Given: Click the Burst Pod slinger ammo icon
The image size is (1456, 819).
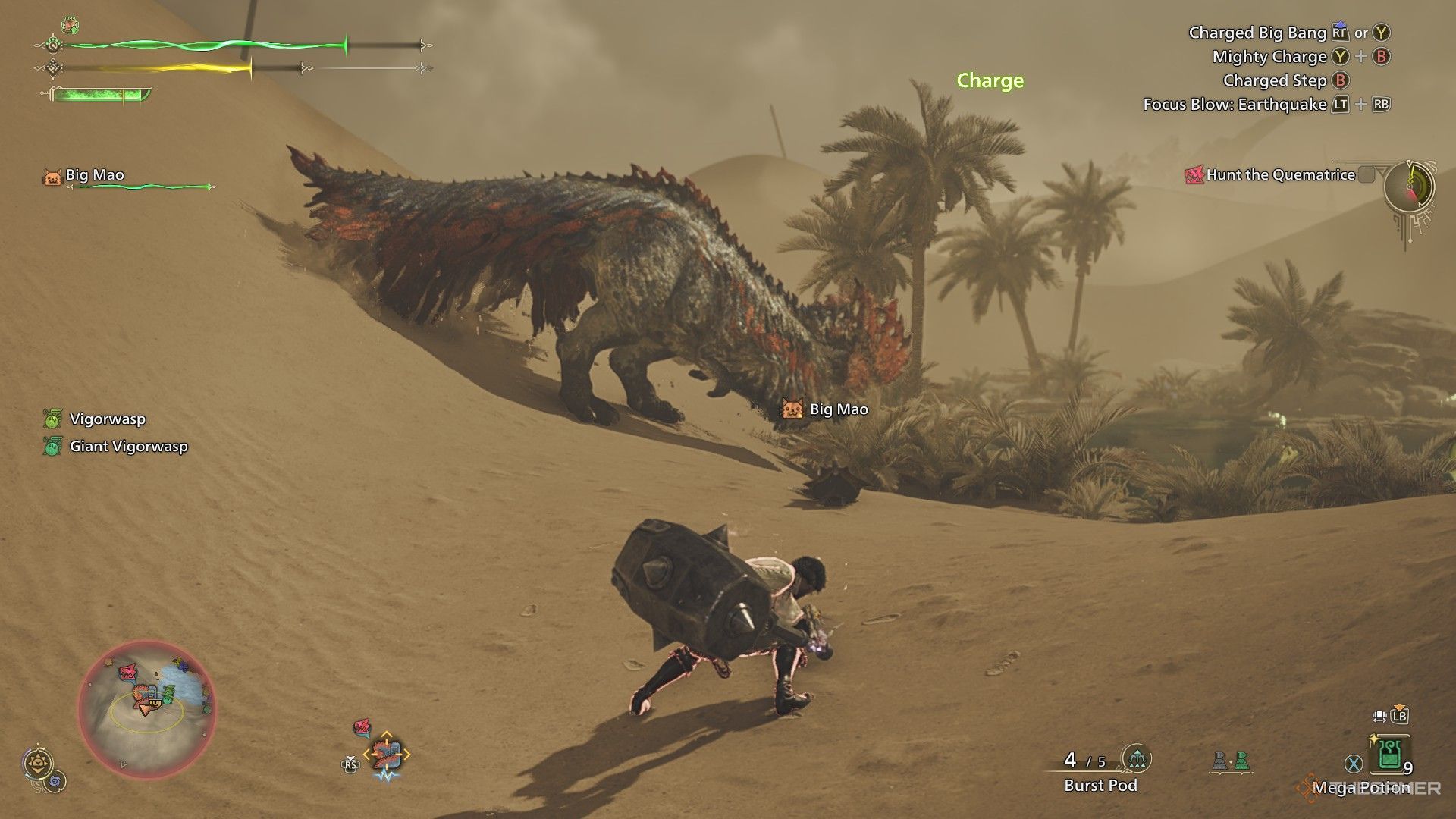Looking at the screenshot, I should (x=1137, y=759).
